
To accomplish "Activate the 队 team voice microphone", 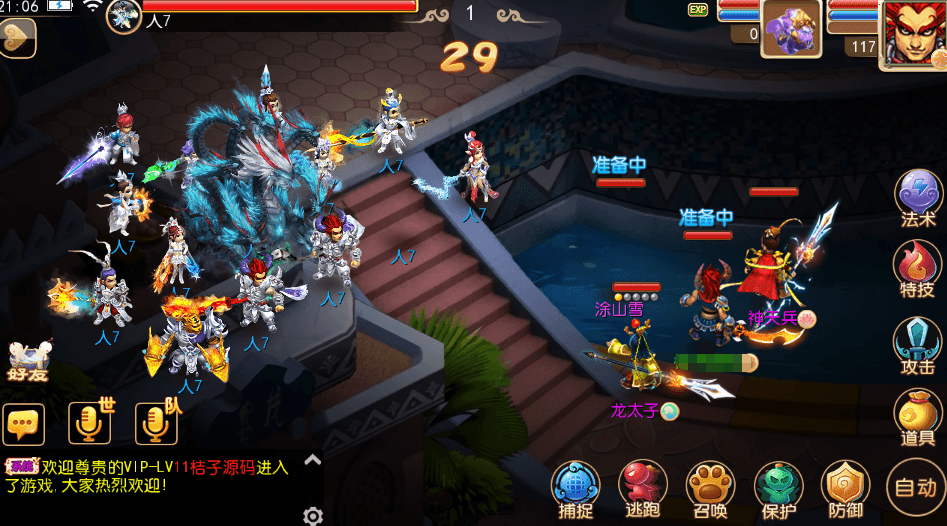I will tap(156, 422).
